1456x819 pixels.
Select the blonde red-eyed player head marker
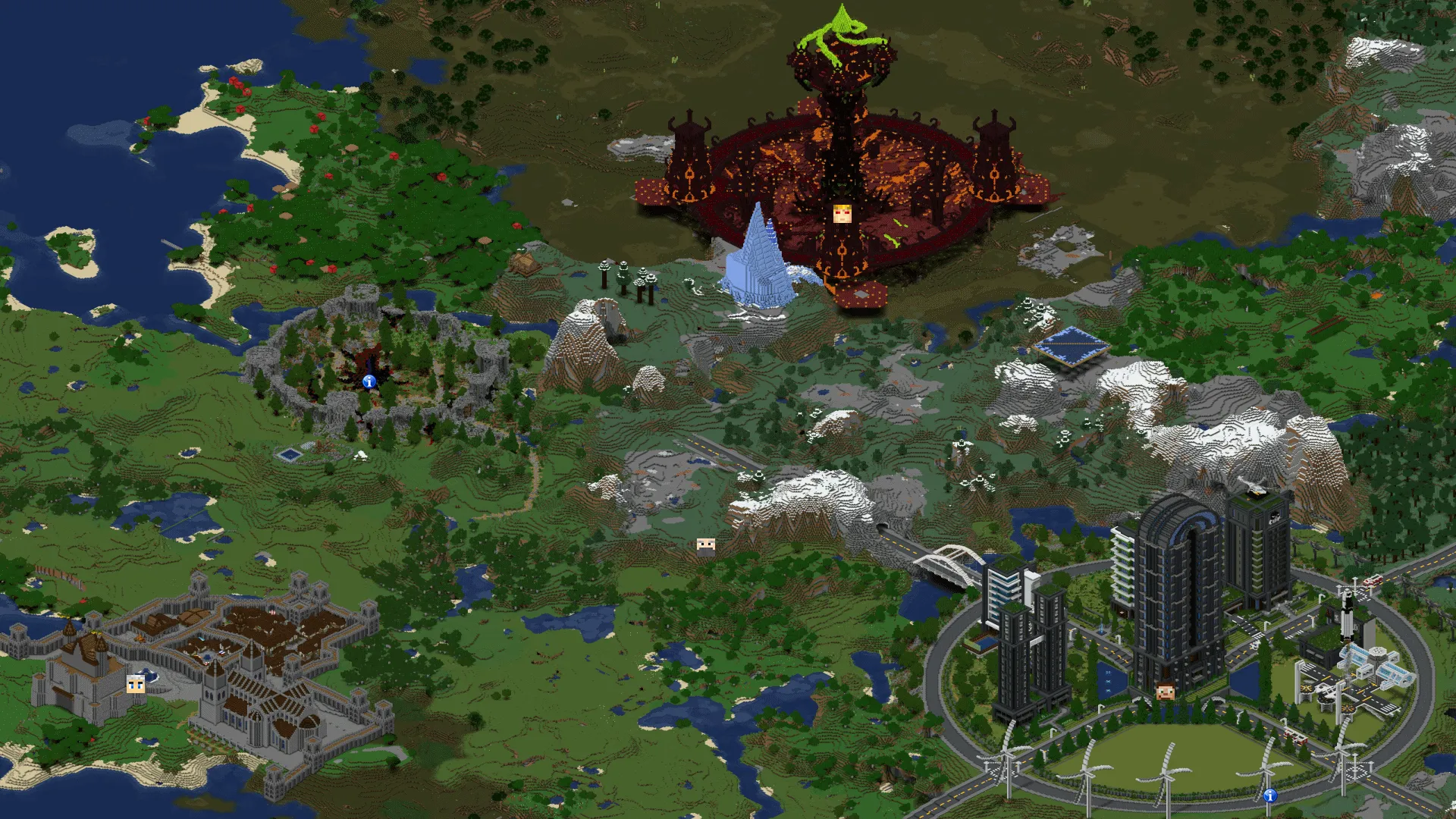pyautogui.click(x=842, y=214)
